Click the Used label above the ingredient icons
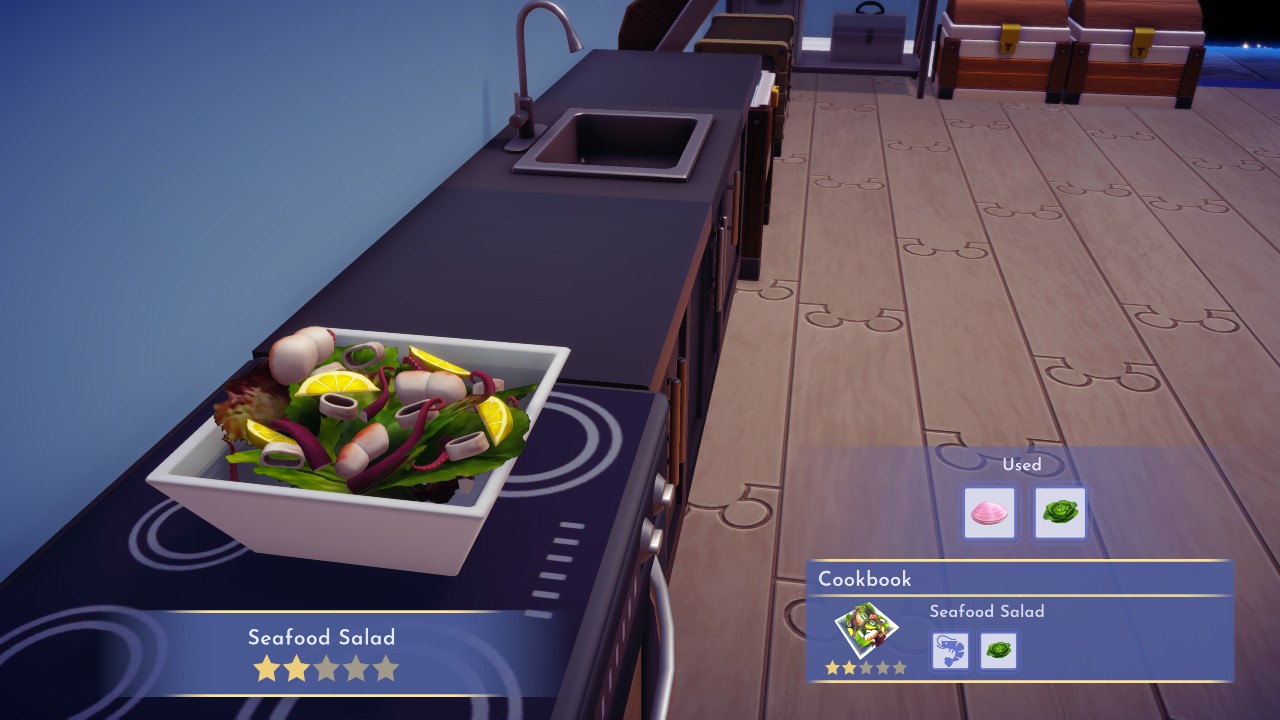This screenshot has width=1280, height=720. [x=1022, y=465]
